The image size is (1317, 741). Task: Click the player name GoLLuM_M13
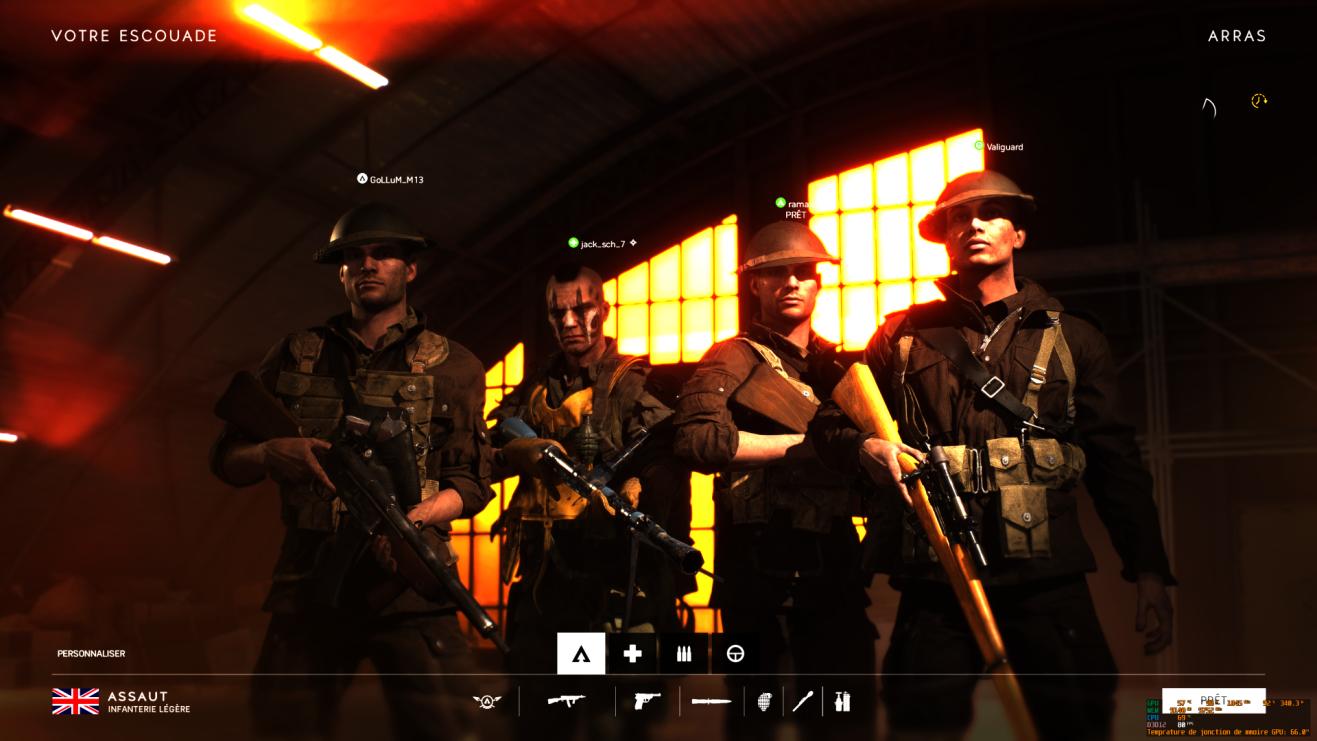(395, 180)
